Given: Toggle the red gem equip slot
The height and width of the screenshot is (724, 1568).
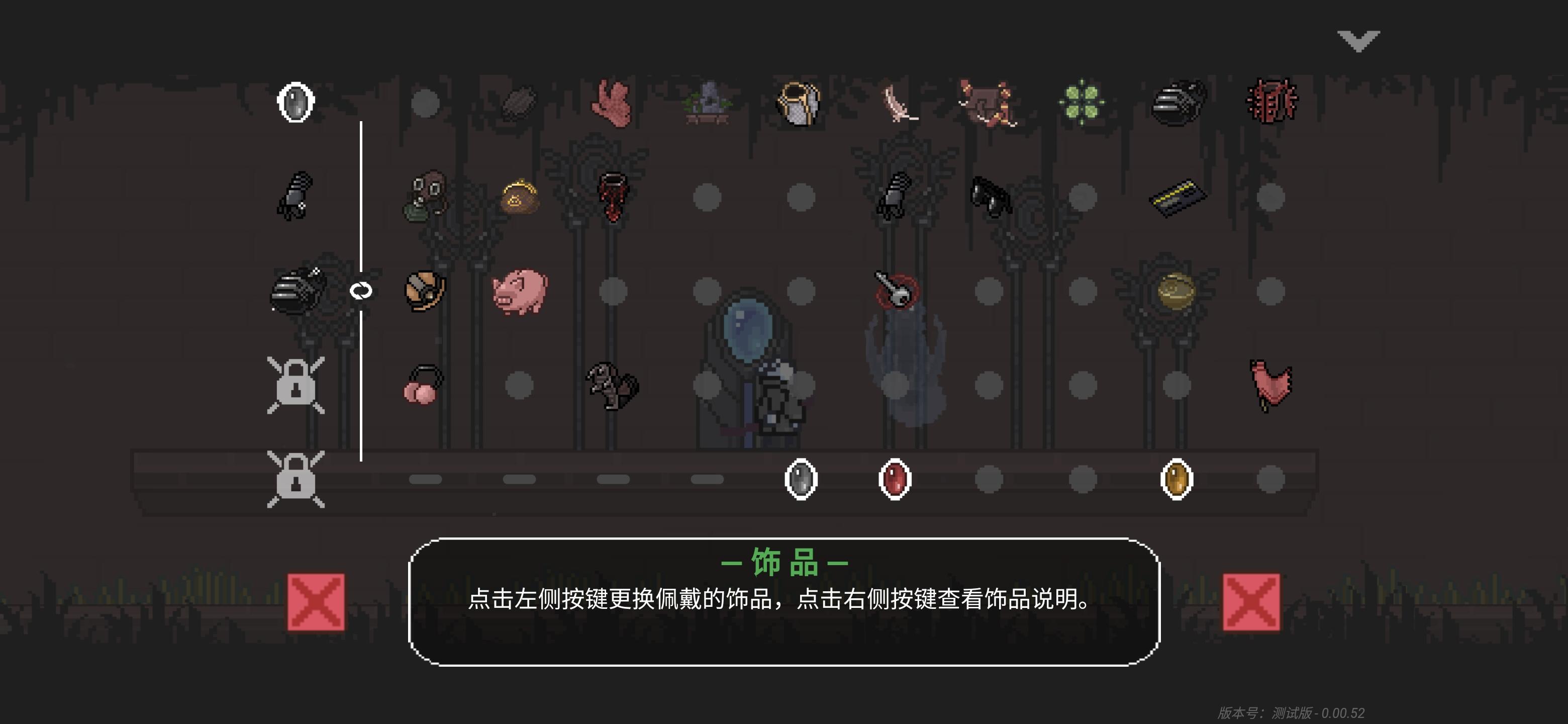Looking at the screenshot, I should click(x=894, y=478).
